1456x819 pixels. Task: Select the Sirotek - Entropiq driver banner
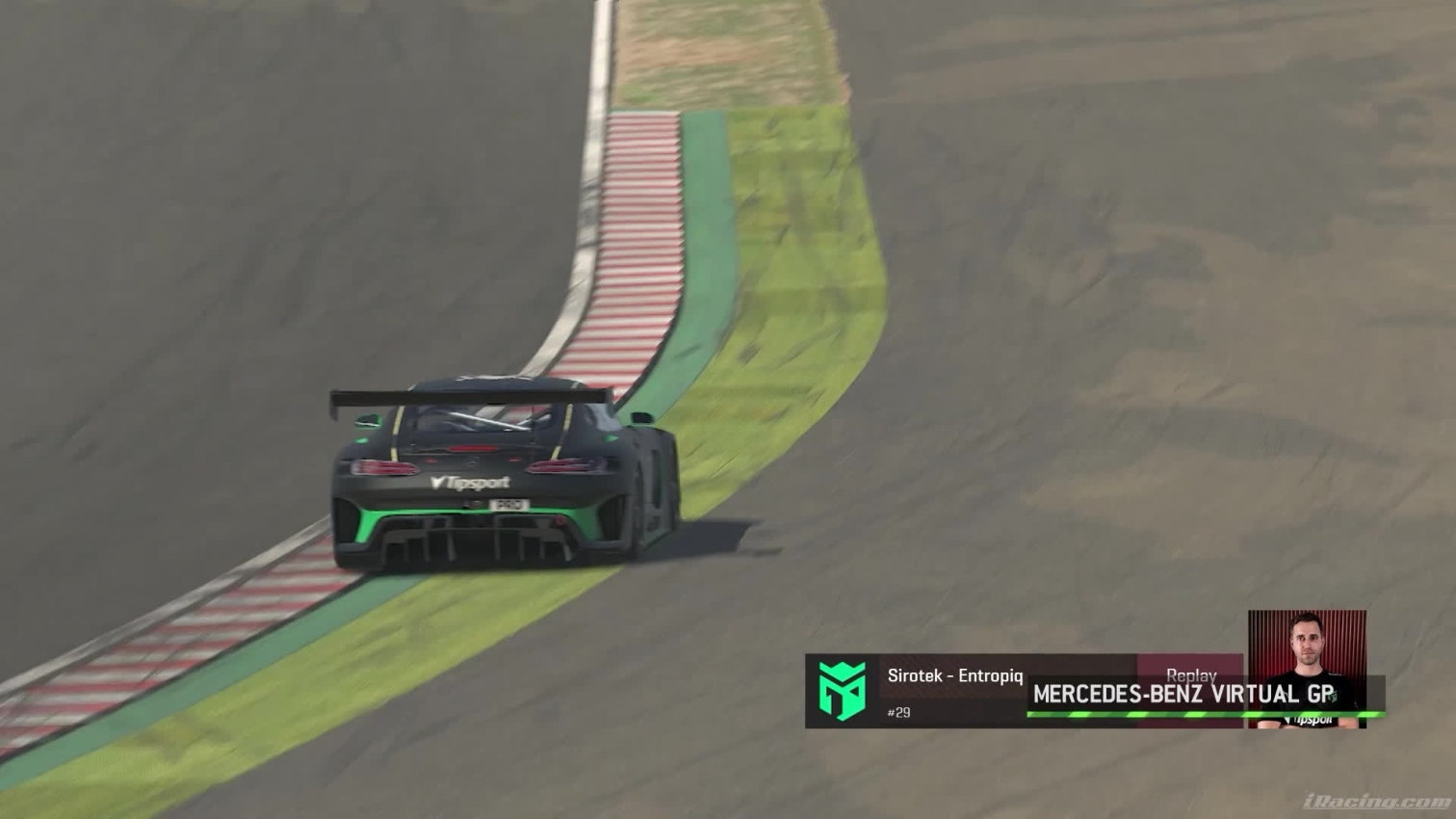pos(955,676)
